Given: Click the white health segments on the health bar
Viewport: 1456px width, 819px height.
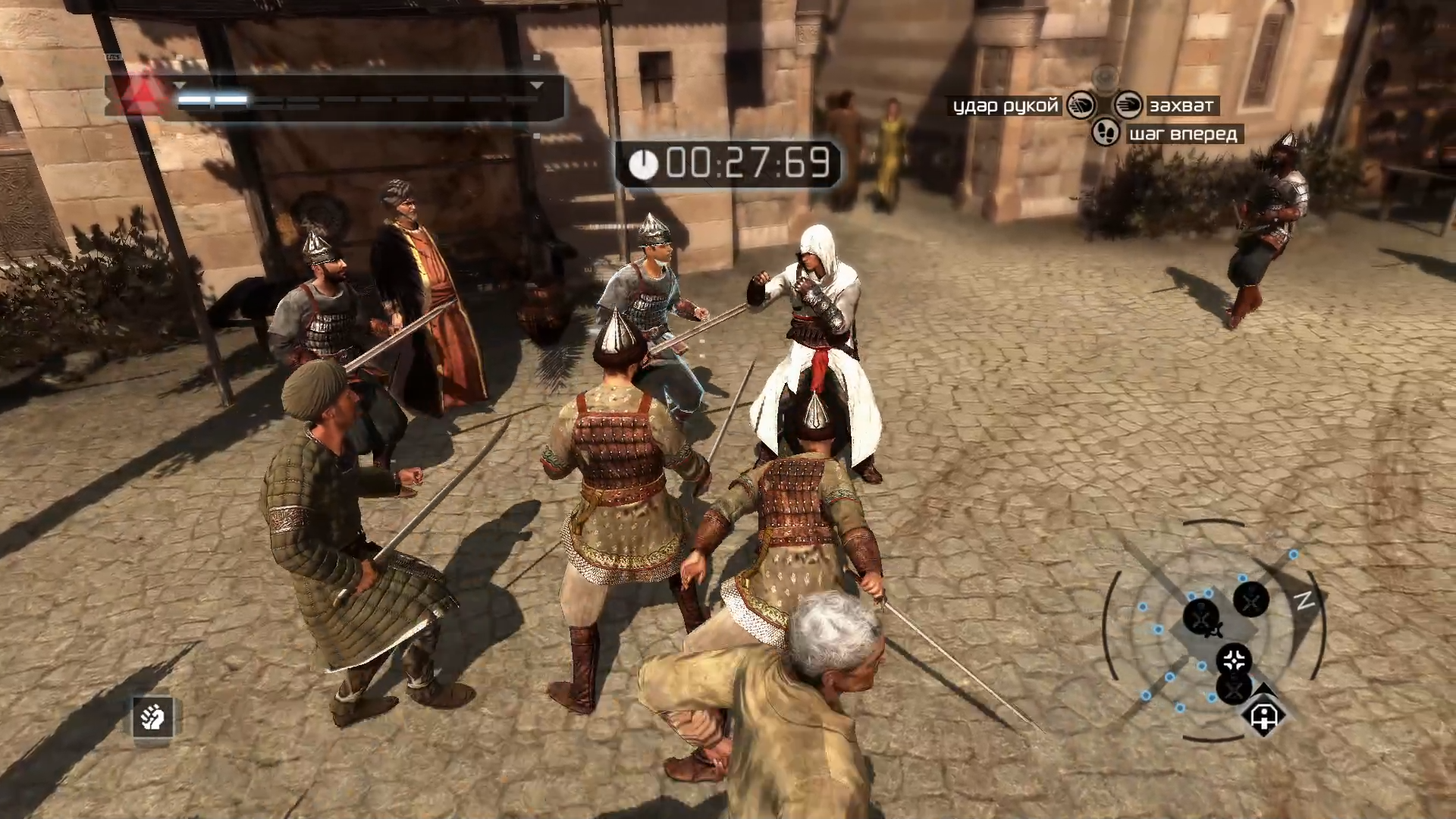Looking at the screenshot, I should [214, 99].
